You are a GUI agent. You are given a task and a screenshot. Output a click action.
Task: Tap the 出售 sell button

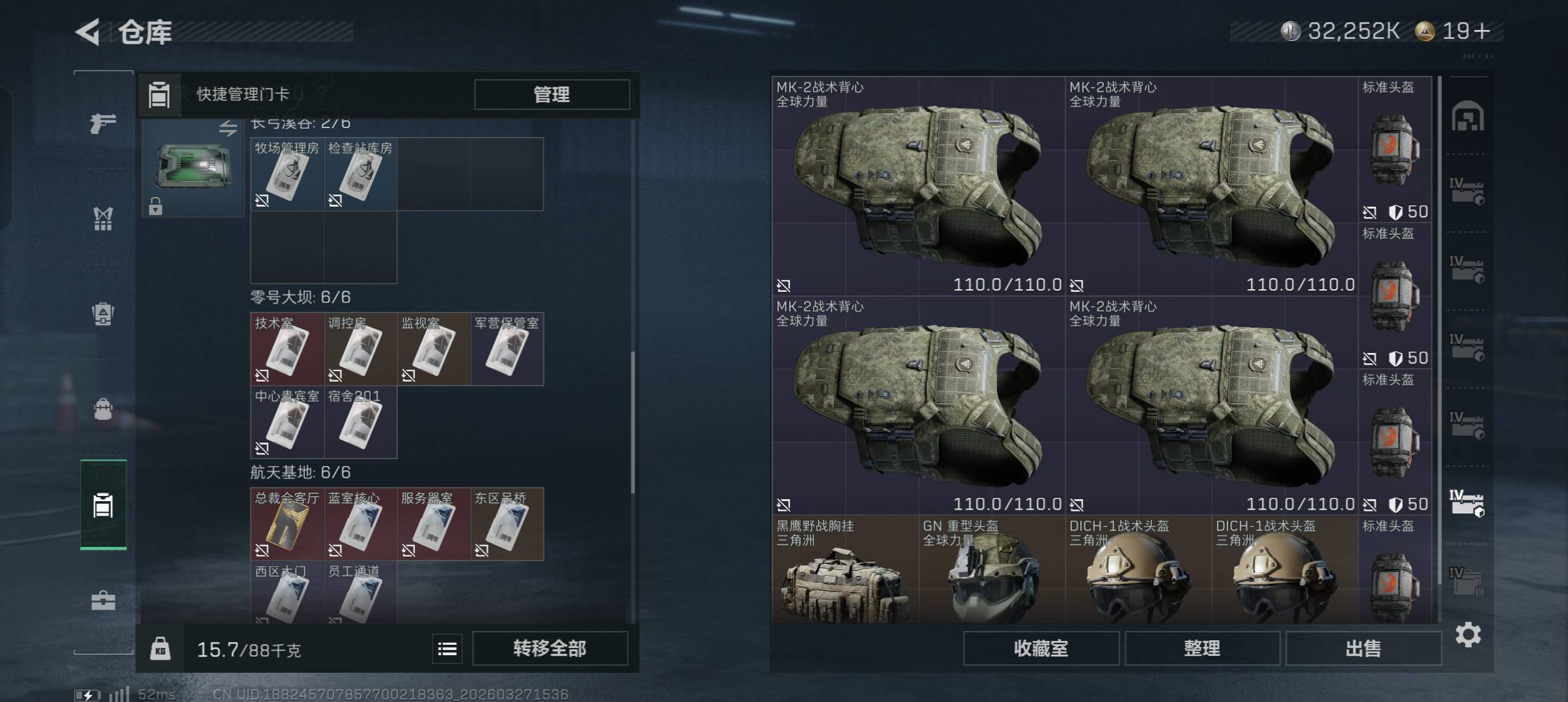[1363, 648]
